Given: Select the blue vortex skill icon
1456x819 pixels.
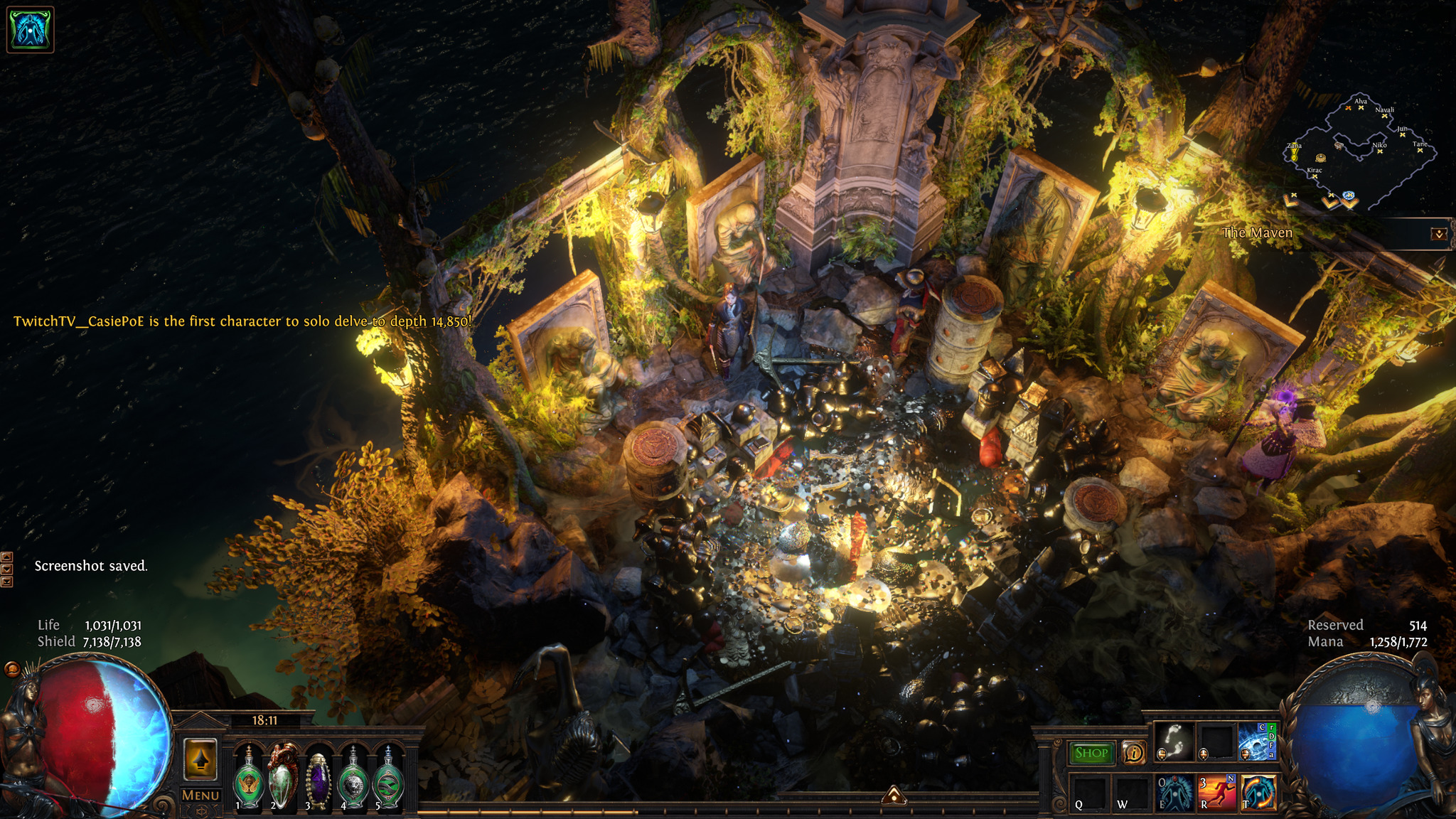Looking at the screenshot, I should coord(1257,742).
